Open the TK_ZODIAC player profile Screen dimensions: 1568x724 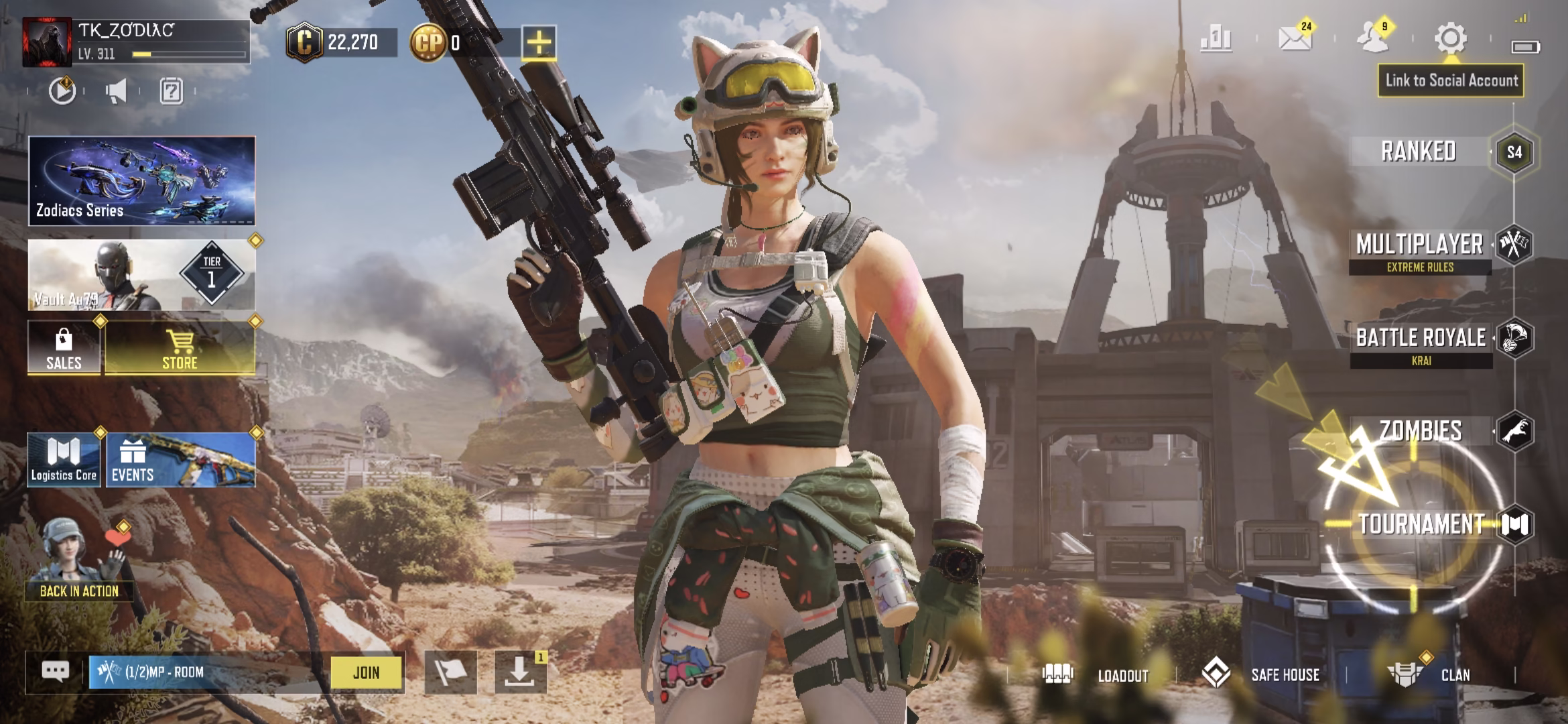[x=47, y=42]
